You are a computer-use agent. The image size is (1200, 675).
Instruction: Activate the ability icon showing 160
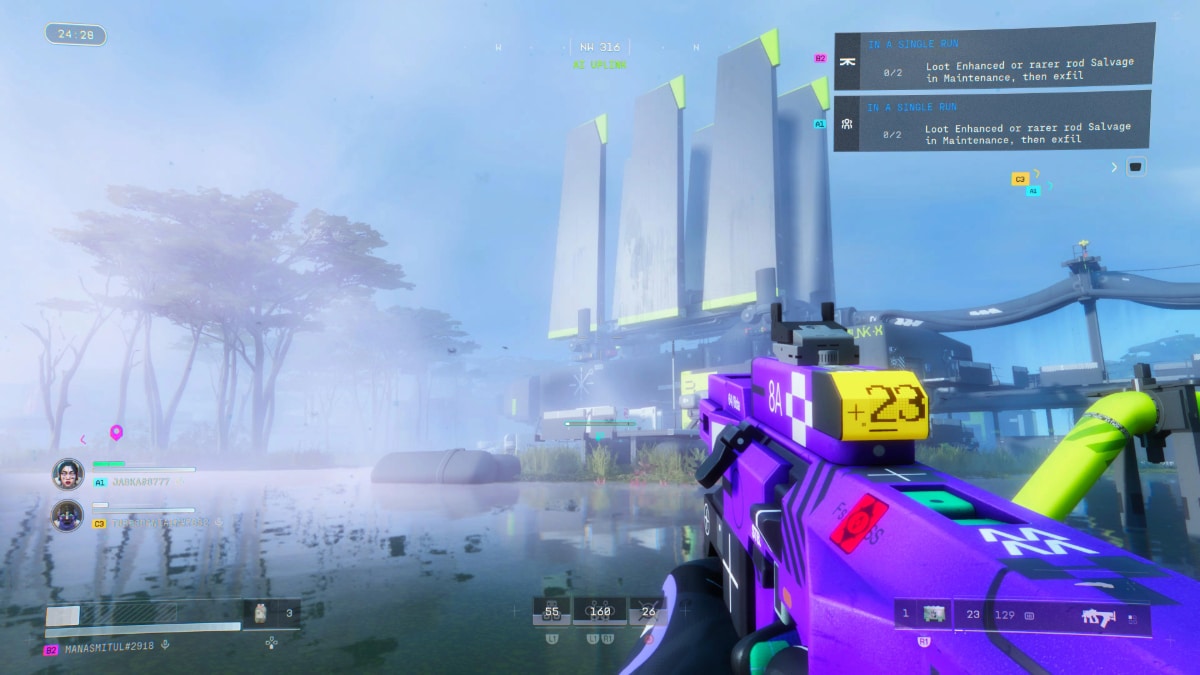click(x=600, y=611)
